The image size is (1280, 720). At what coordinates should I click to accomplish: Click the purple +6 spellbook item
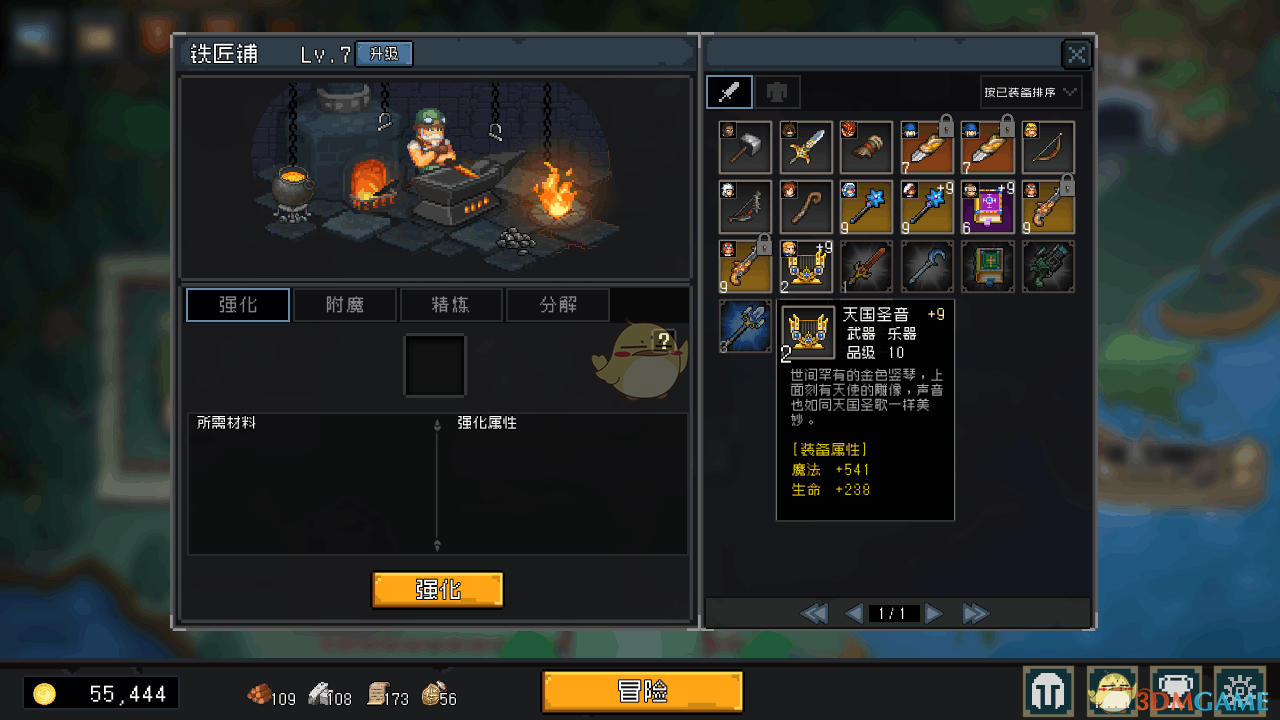pos(987,207)
